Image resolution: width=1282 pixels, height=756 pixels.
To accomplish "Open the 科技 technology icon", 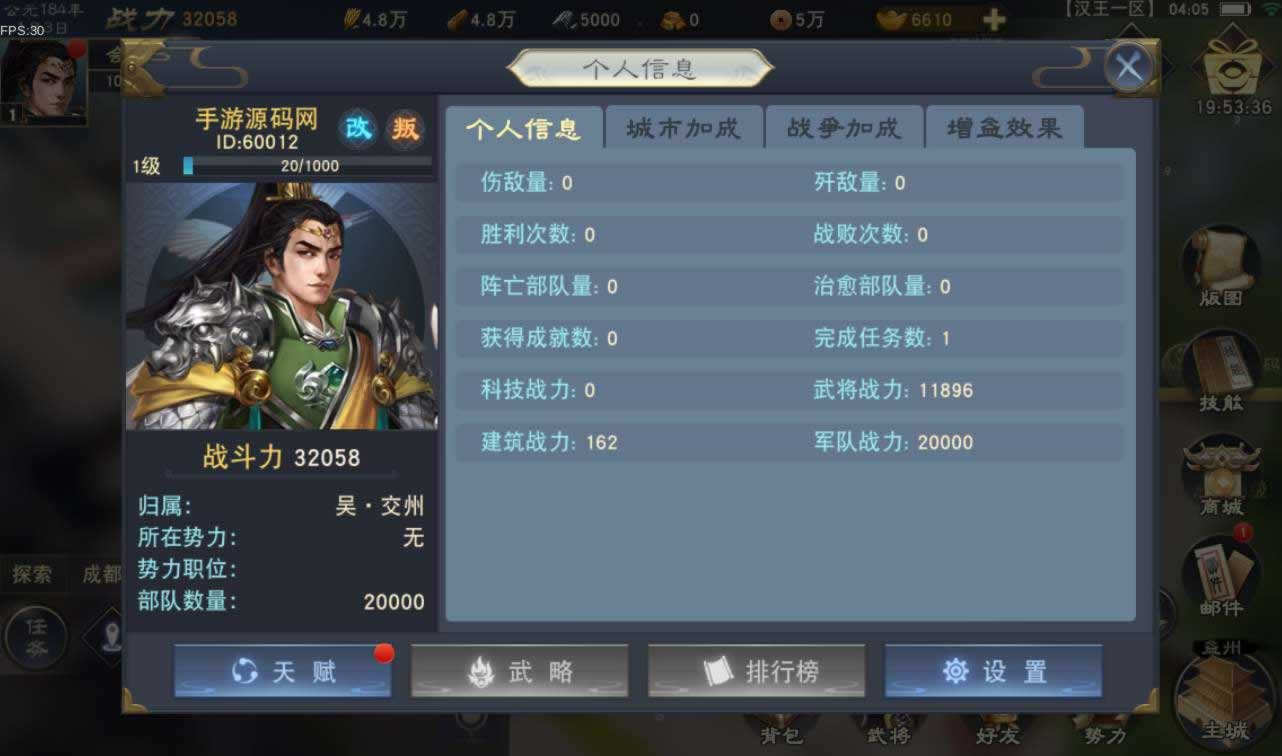I will tap(1221, 373).
